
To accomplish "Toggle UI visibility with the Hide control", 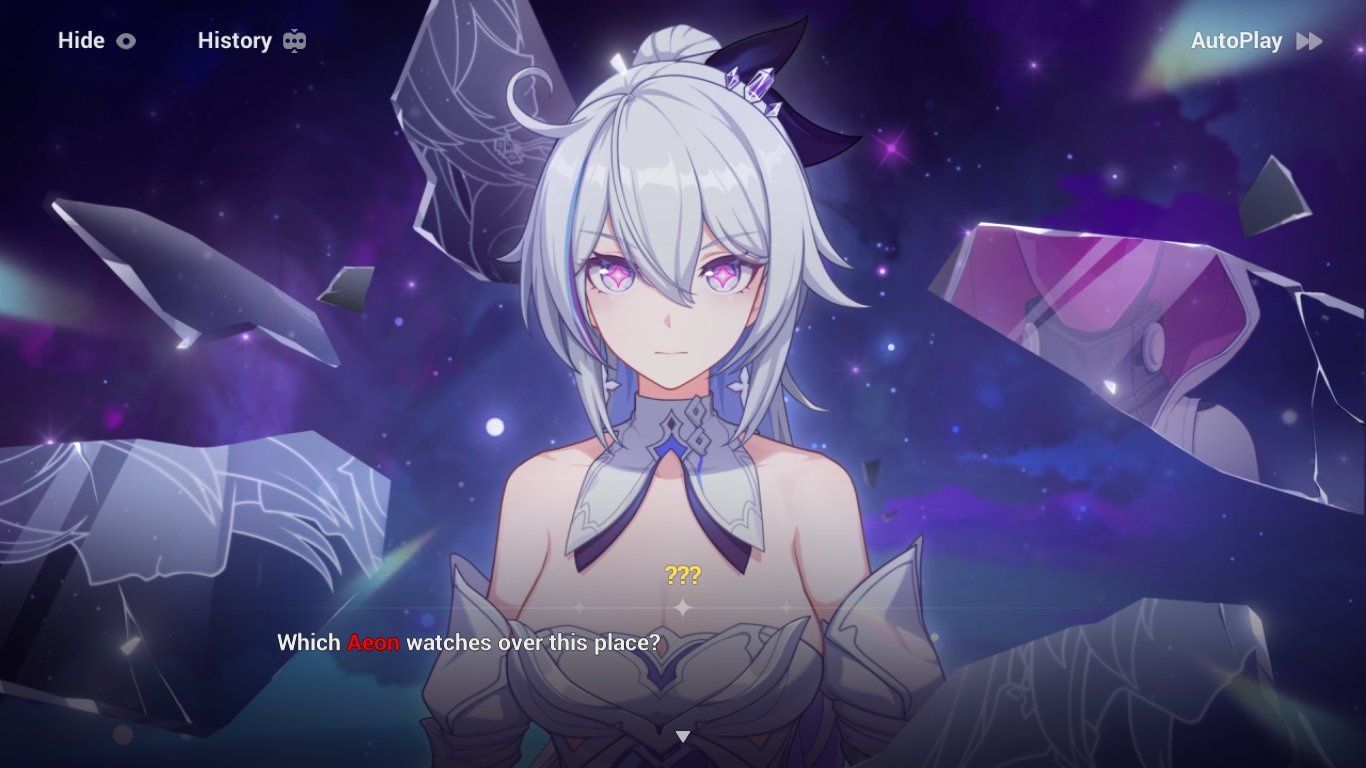I will click(80, 41).
